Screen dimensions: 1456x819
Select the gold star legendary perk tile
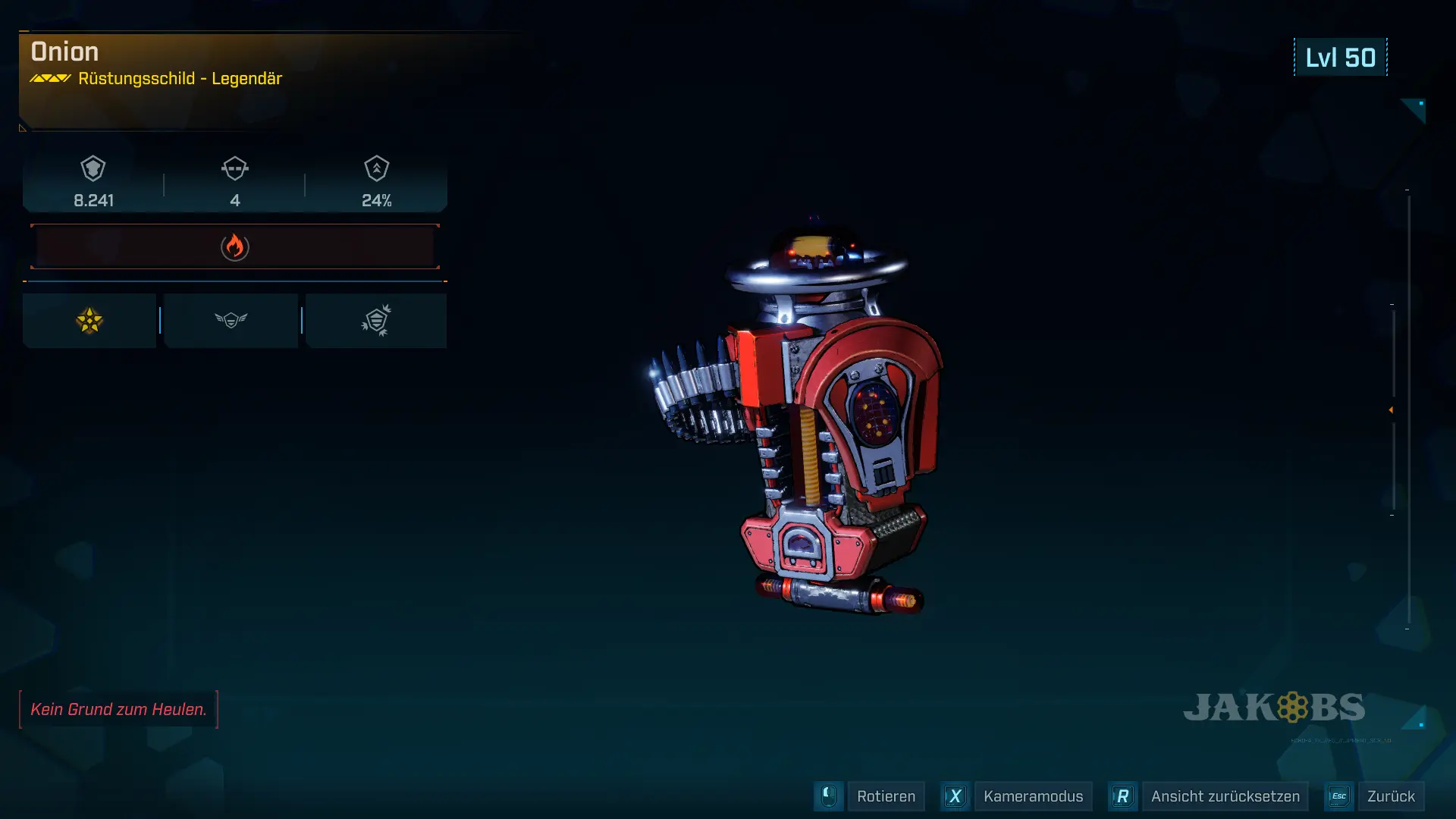[89, 321]
